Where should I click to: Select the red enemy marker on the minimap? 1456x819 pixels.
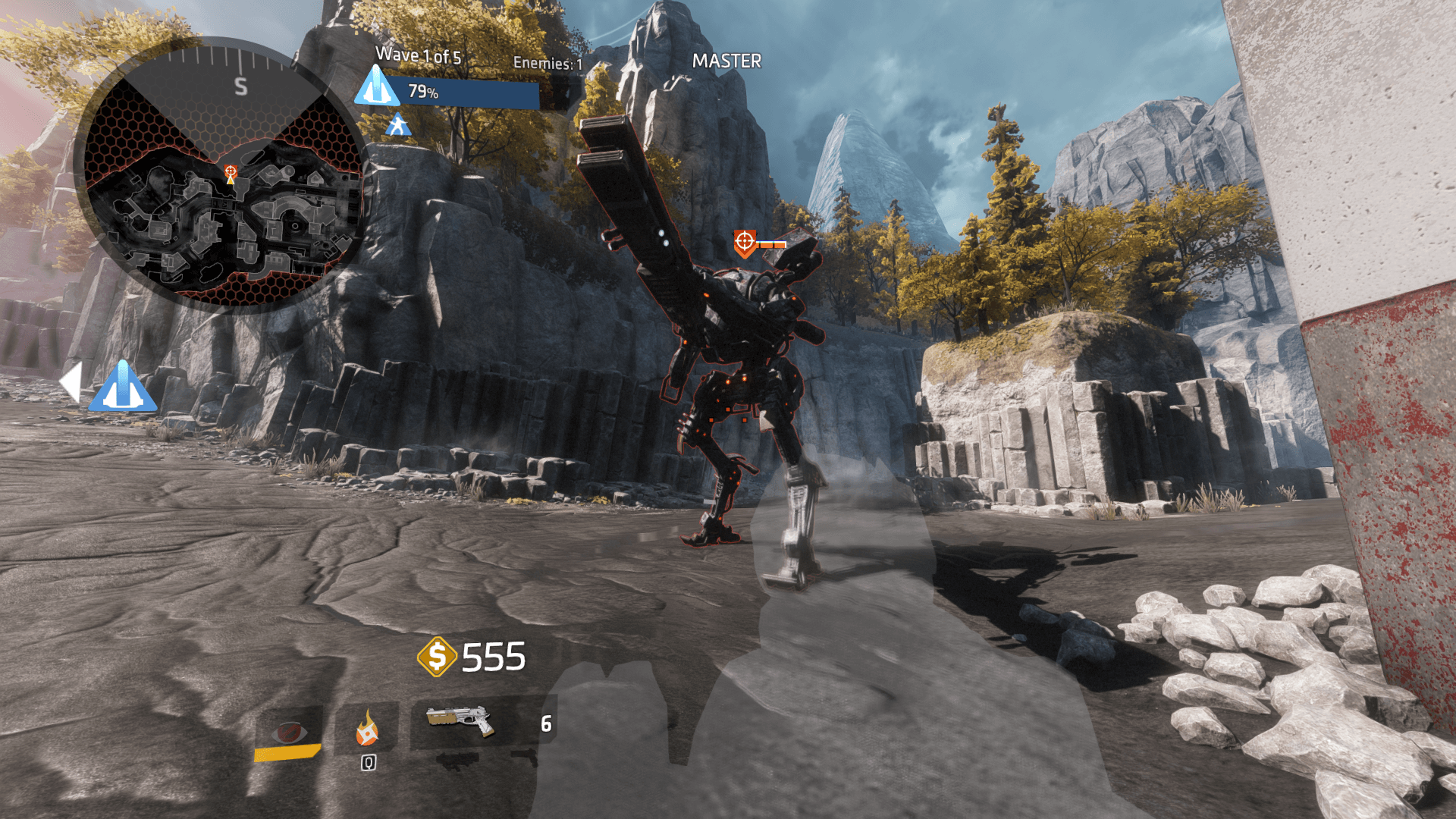click(231, 172)
